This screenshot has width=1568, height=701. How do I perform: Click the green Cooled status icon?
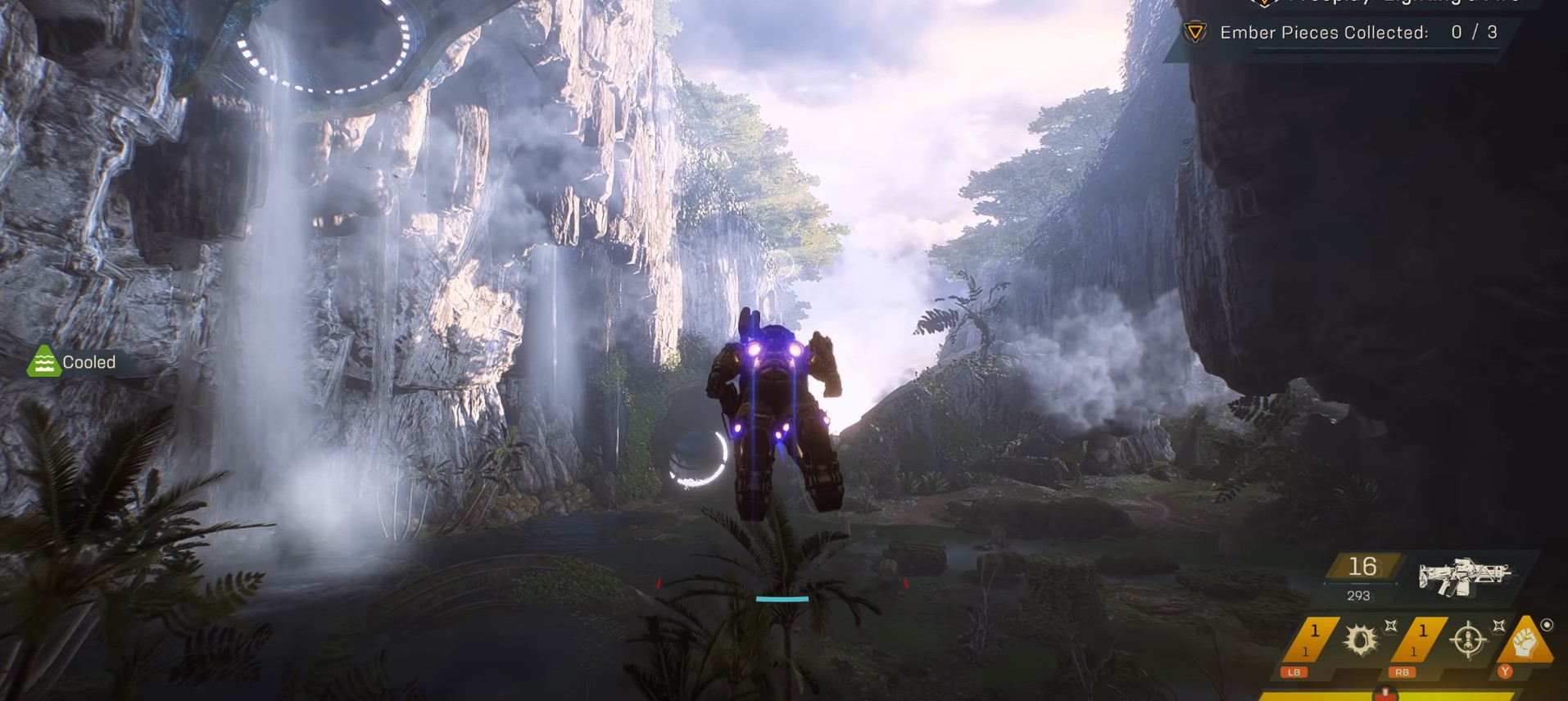point(43,362)
